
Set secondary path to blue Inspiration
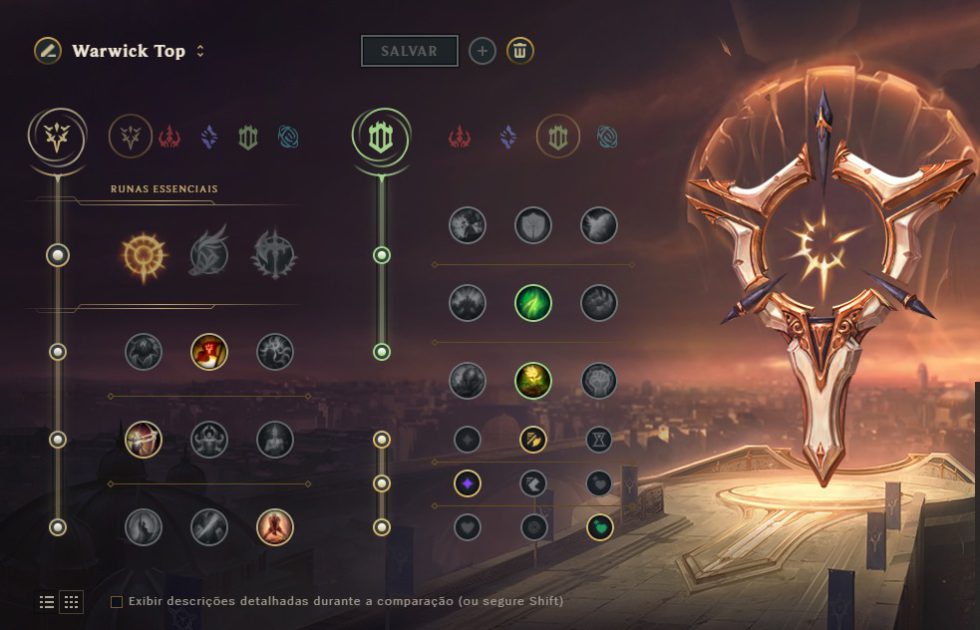click(606, 136)
